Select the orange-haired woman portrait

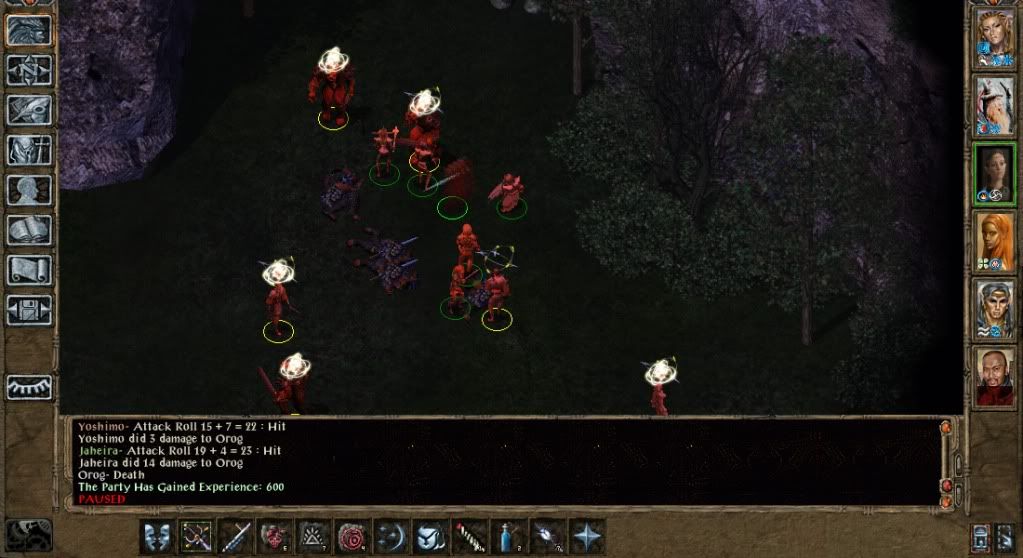coord(995,241)
